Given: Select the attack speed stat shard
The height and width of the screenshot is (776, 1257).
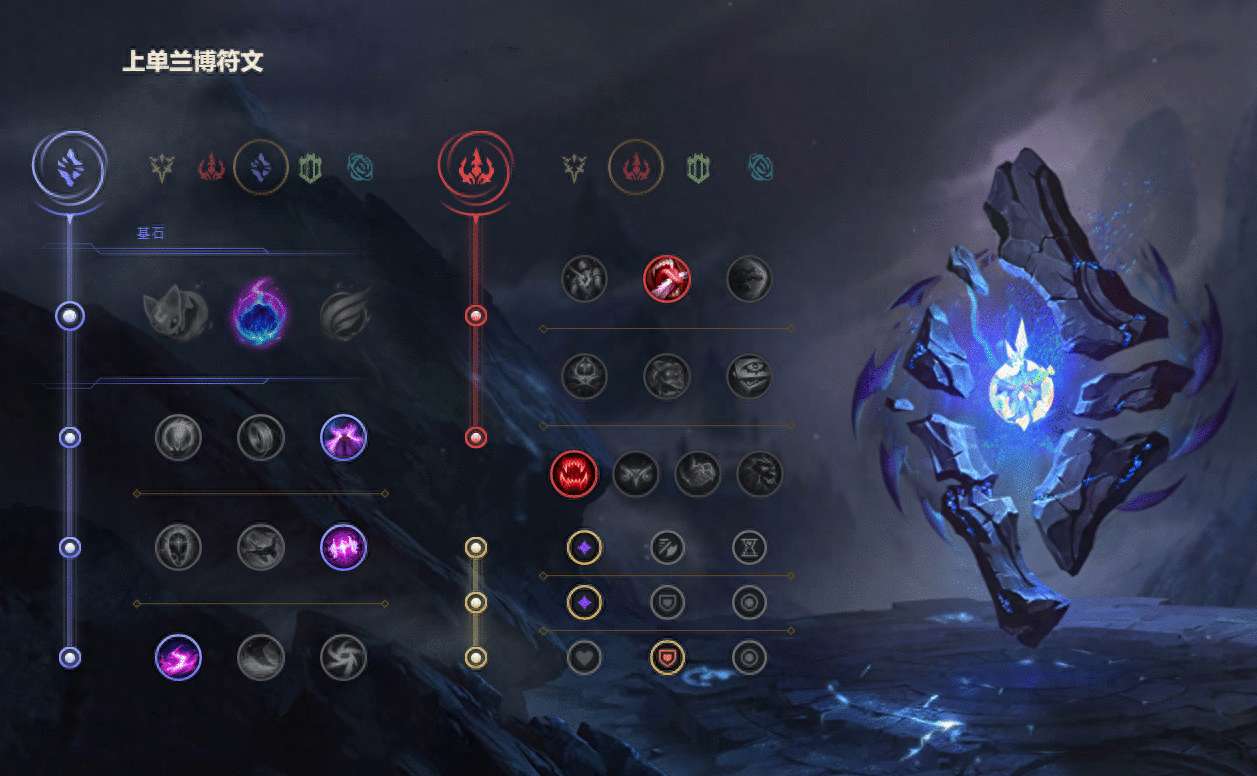Looking at the screenshot, I should (x=667, y=547).
